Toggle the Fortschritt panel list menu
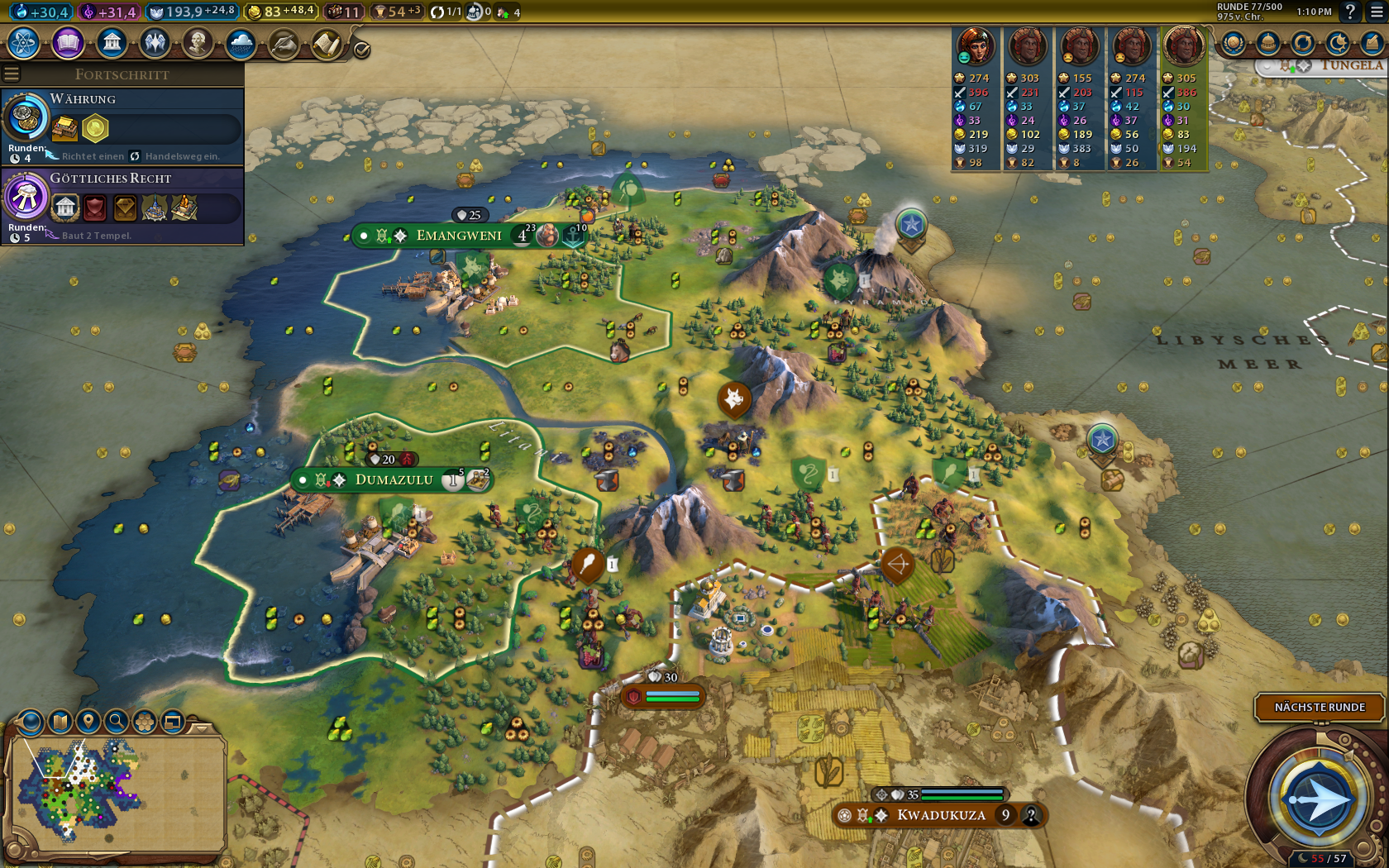The height and width of the screenshot is (868, 1389). (x=12, y=74)
